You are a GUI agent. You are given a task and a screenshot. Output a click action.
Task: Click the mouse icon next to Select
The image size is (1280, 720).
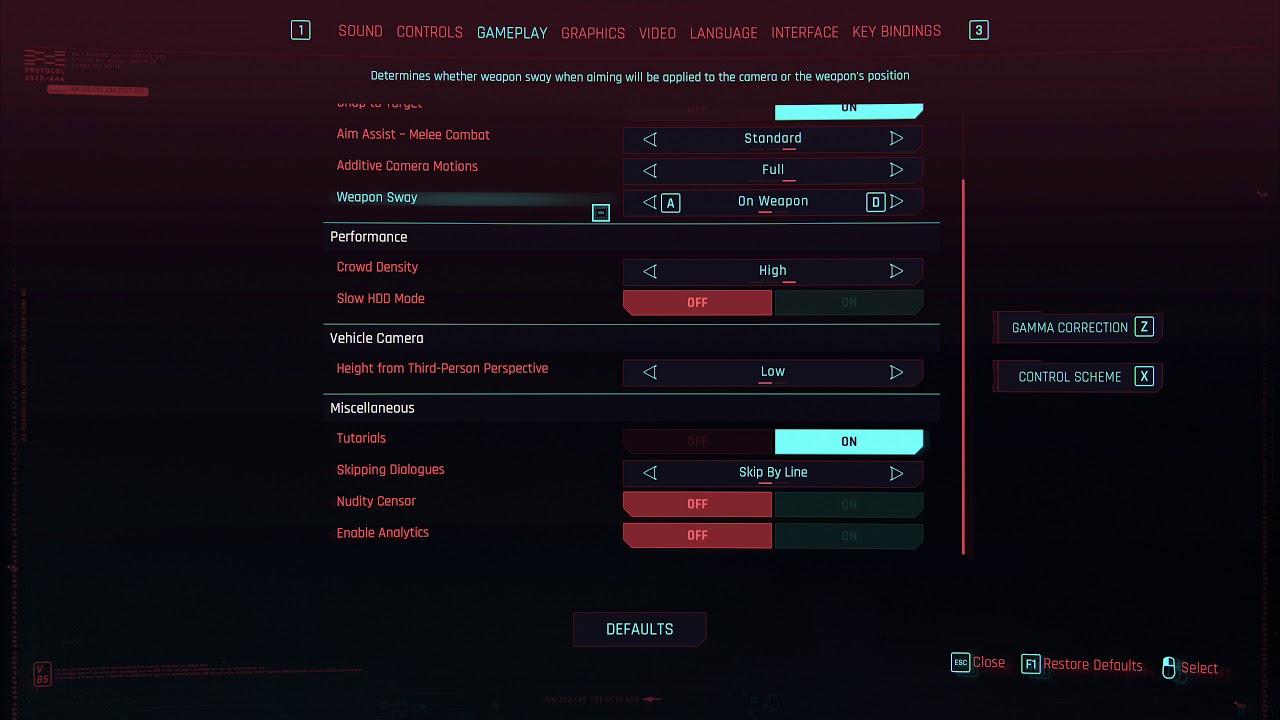pyautogui.click(x=1168, y=667)
